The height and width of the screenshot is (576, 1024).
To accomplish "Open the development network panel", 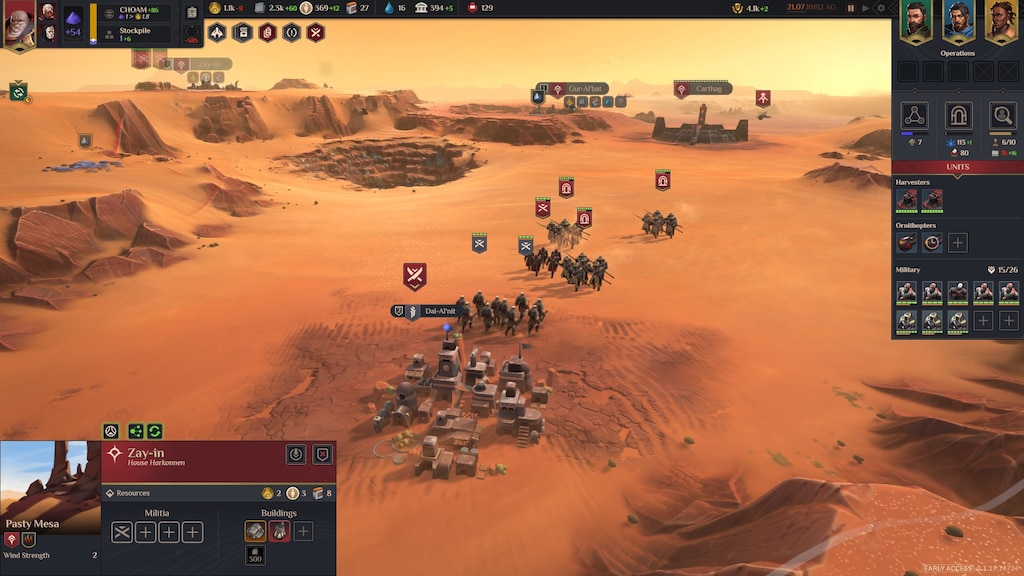I will click(x=914, y=116).
